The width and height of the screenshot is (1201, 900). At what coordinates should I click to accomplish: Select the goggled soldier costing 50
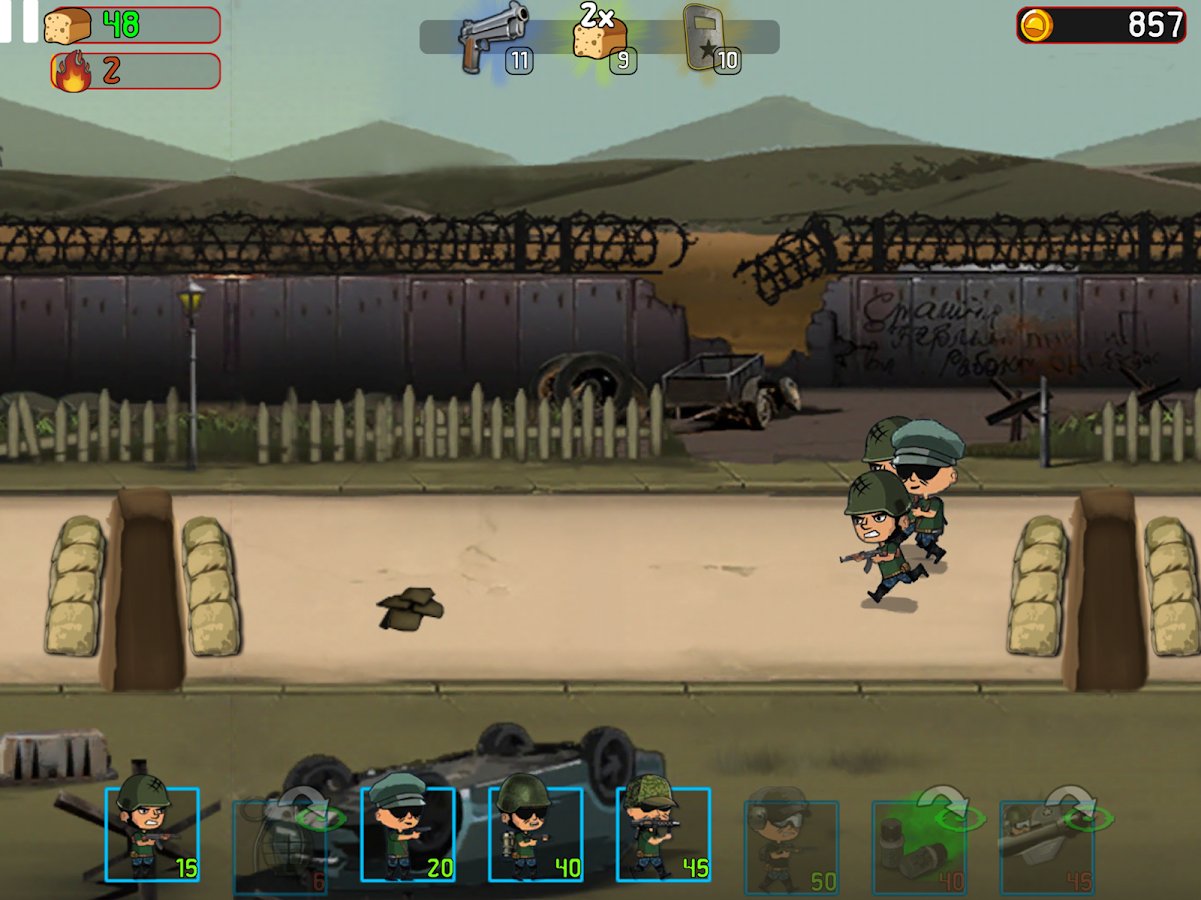(x=791, y=846)
